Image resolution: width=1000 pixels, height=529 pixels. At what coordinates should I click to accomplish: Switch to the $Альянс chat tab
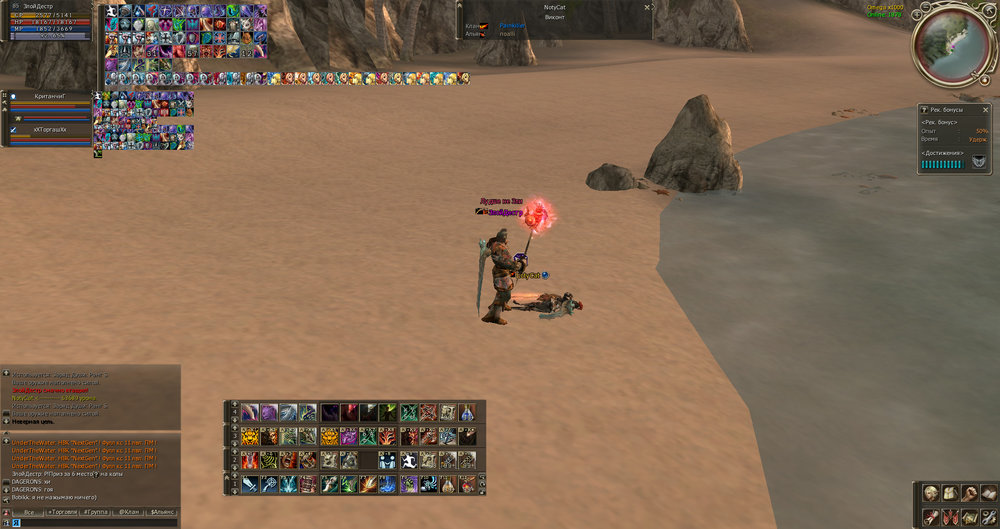162,512
